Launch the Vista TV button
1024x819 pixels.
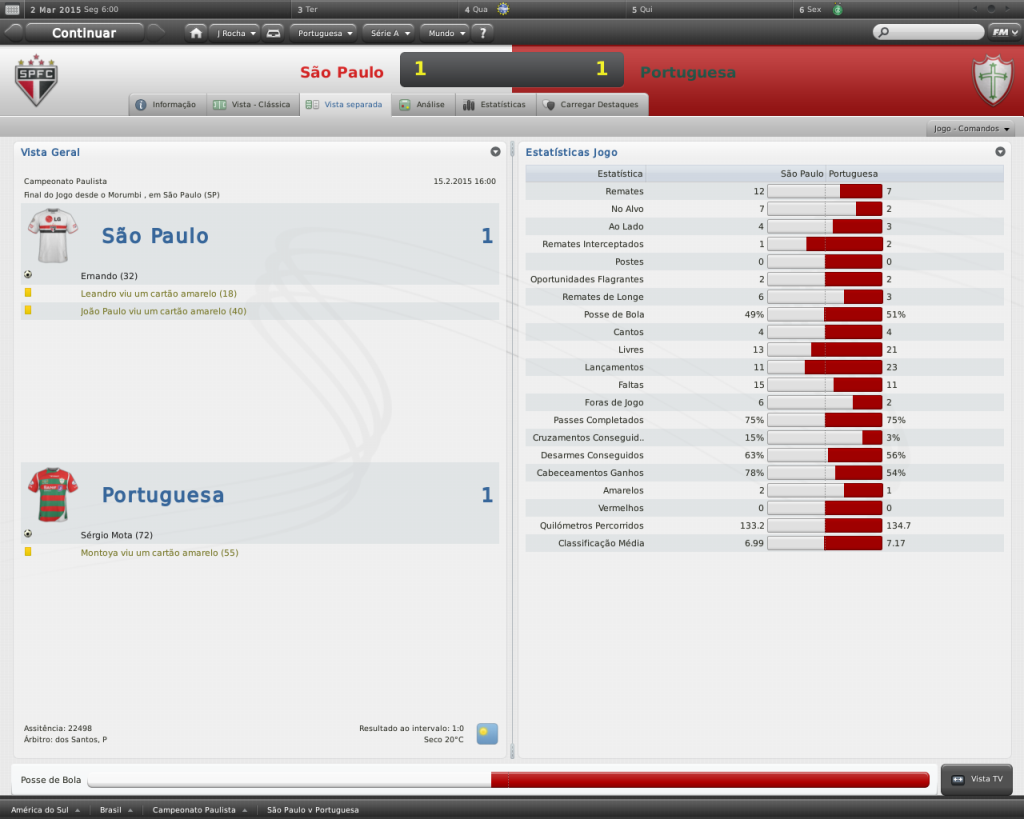click(978, 779)
